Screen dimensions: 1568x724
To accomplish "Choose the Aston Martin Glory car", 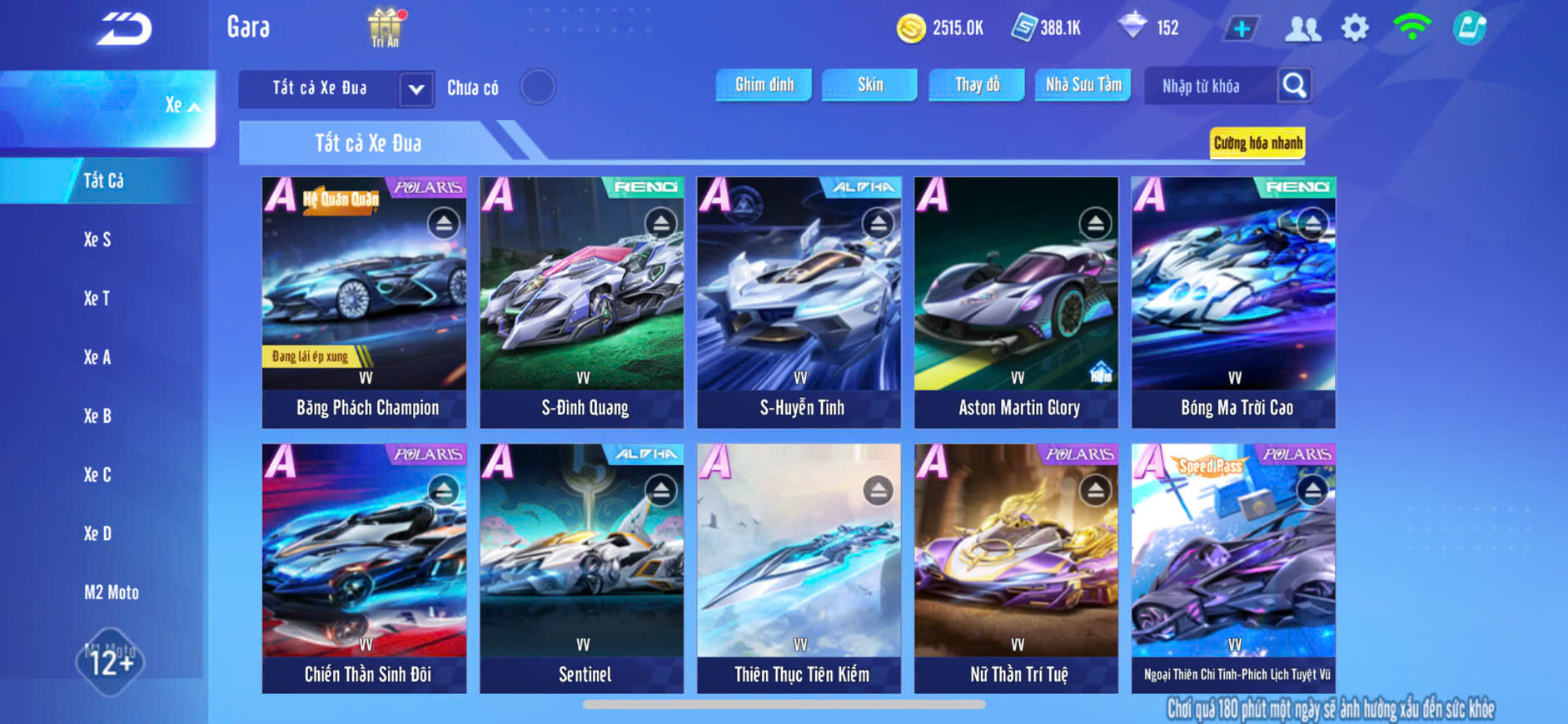I will click(1016, 302).
